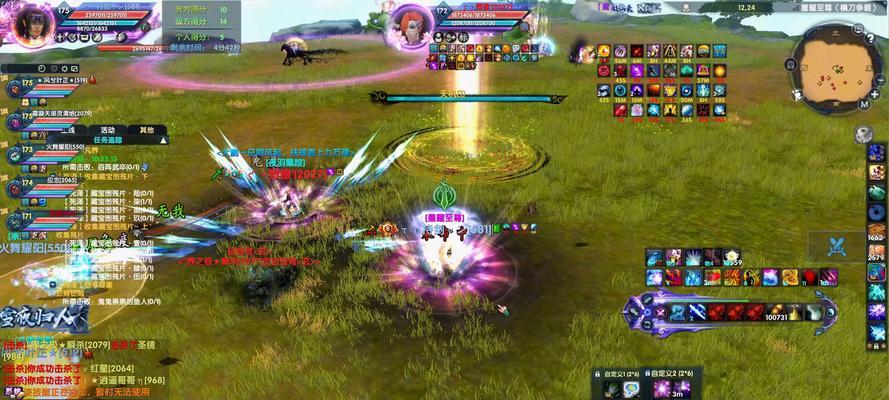Viewport: 889px width, 400px height.
Task: Select the player's own portrait
Action: (x=33, y=22)
